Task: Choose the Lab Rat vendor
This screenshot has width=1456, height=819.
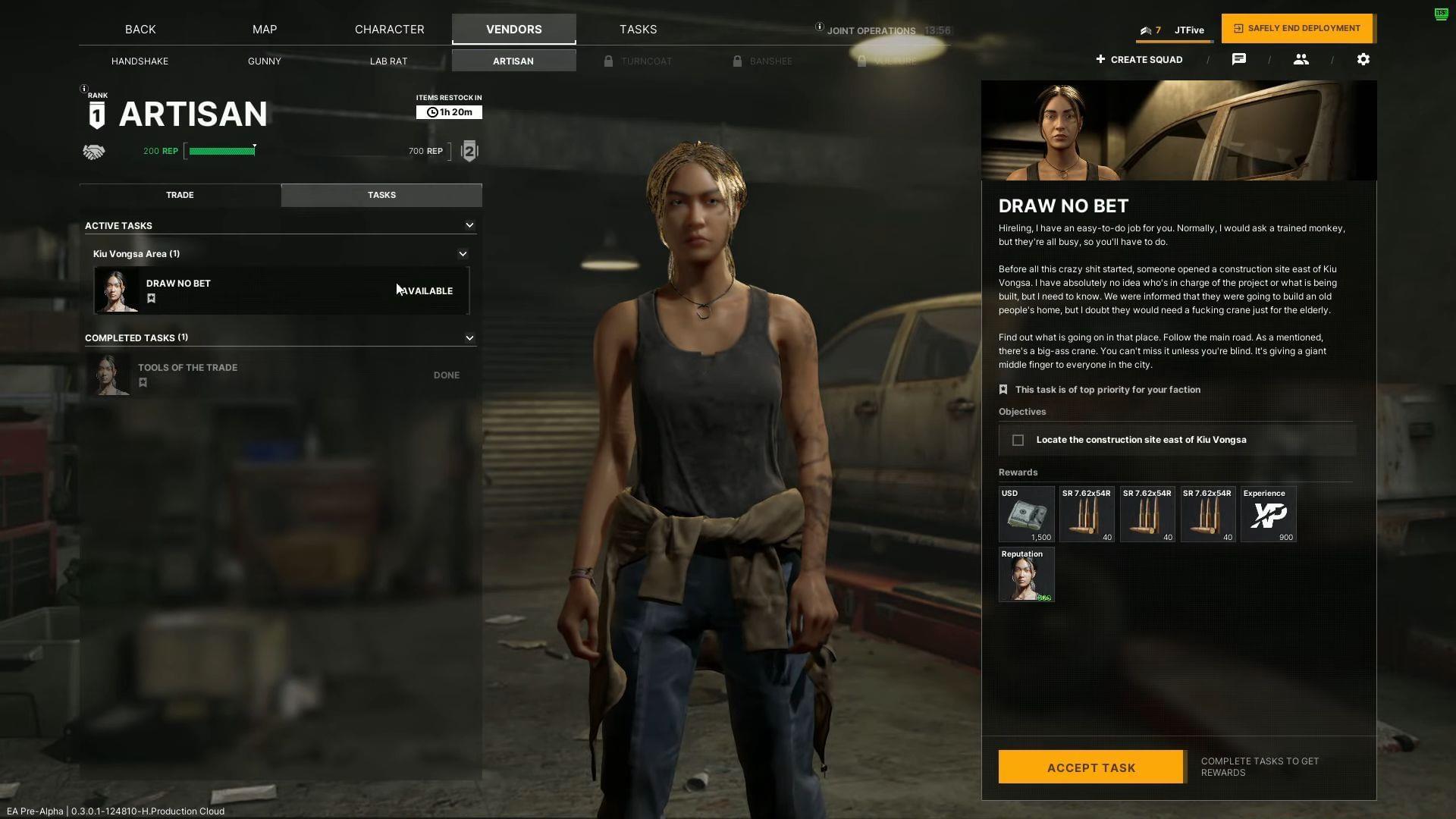Action: pyautogui.click(x=388, y=61)
